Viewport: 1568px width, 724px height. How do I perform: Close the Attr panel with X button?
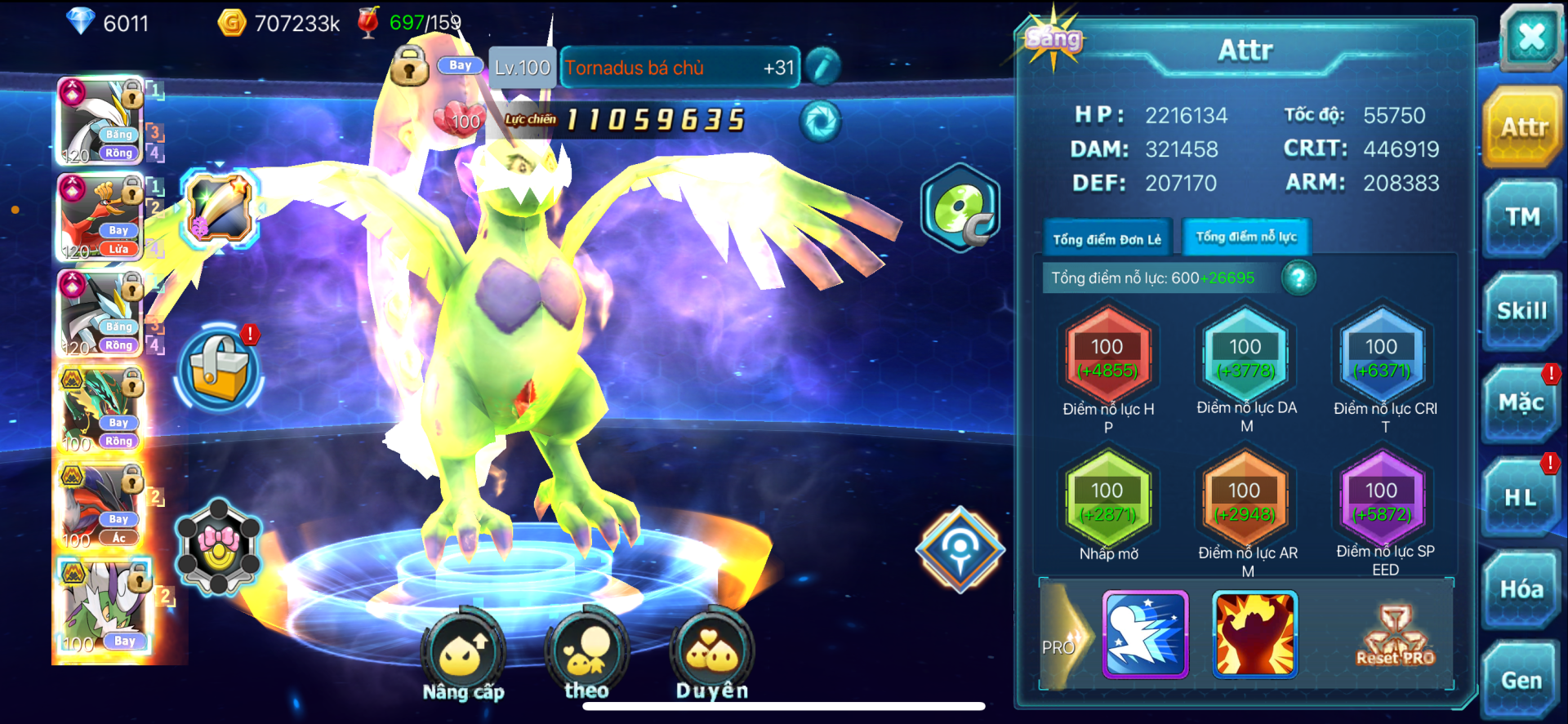pos(1531,37)
